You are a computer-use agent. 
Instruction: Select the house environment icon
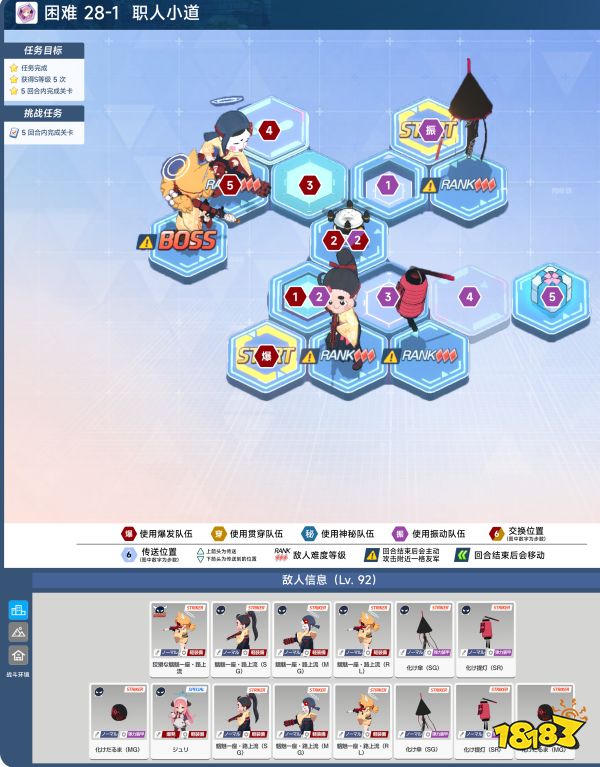[x=18, y=655]
